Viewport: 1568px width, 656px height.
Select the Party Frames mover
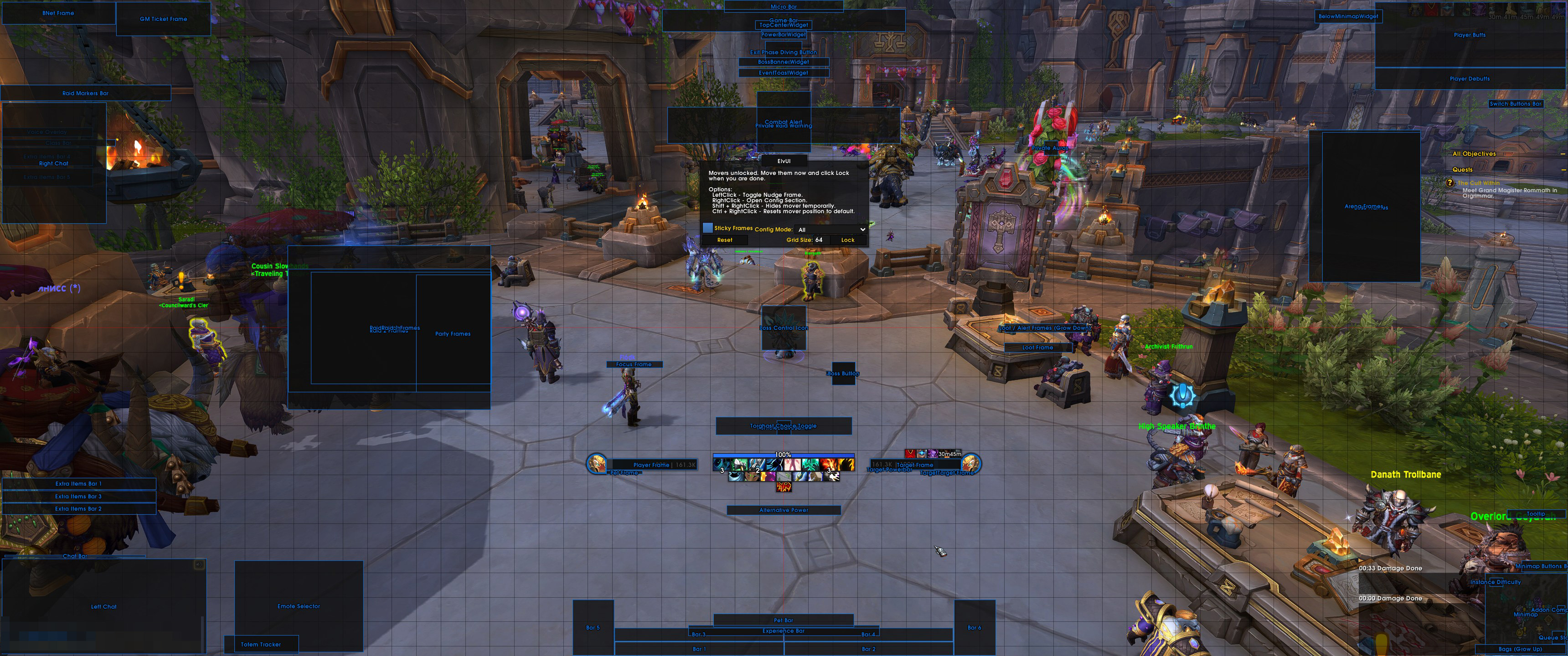(x=453, y=333)
